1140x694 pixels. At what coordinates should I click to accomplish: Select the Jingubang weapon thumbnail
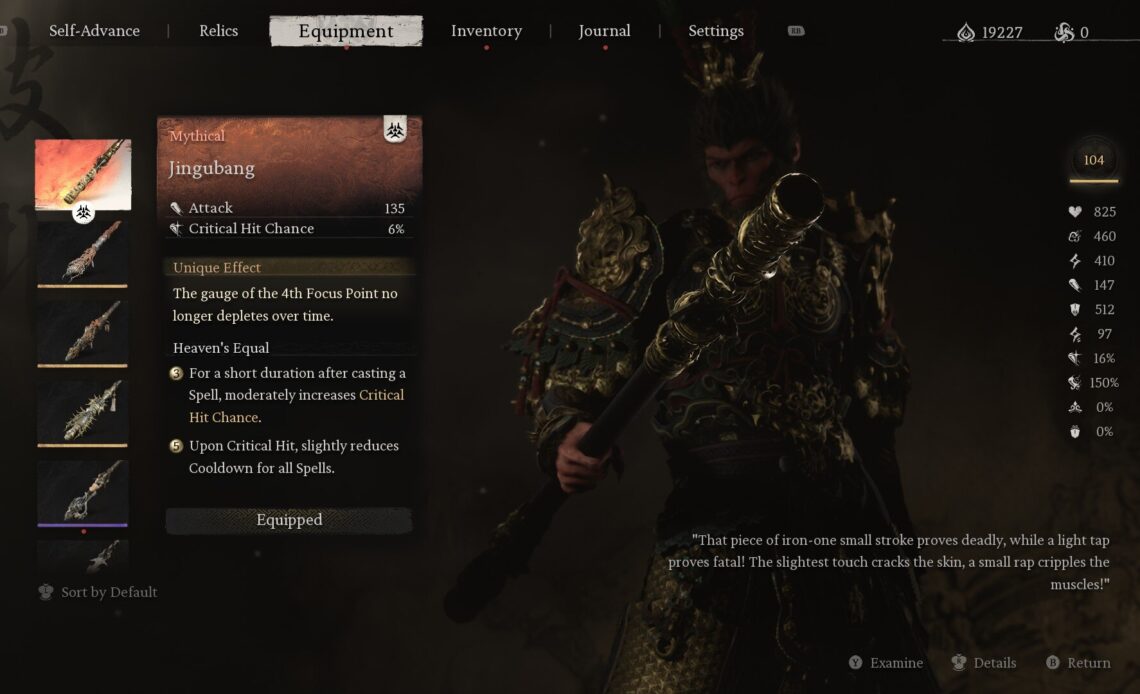(x=83, y=174)
